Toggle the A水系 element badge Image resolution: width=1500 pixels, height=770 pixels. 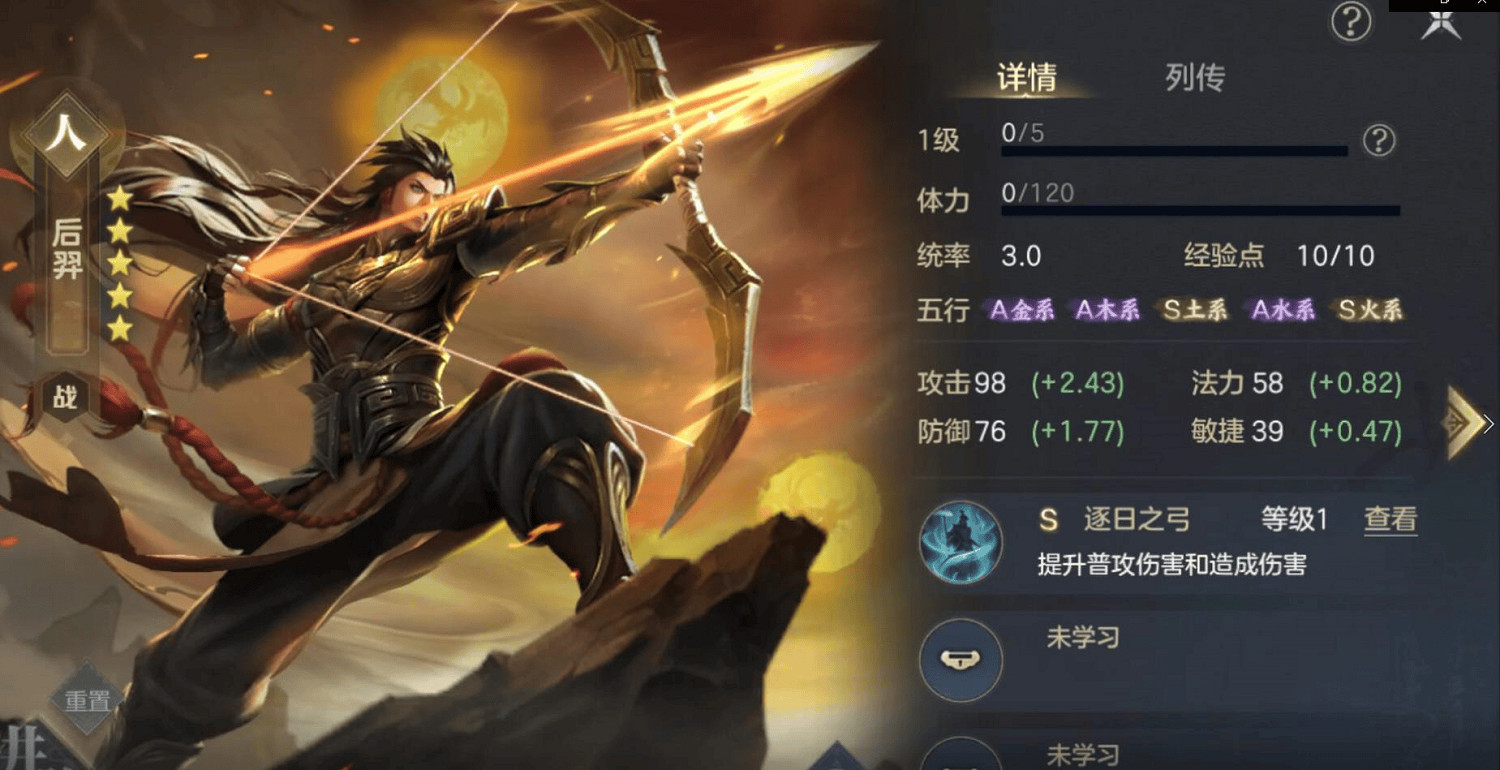(1283, 310)
